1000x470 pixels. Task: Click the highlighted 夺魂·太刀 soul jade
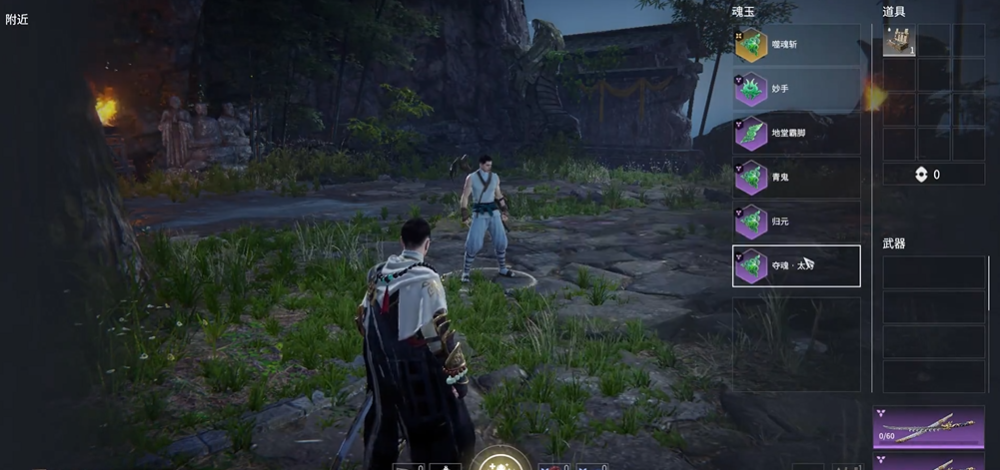click(796, 266)
